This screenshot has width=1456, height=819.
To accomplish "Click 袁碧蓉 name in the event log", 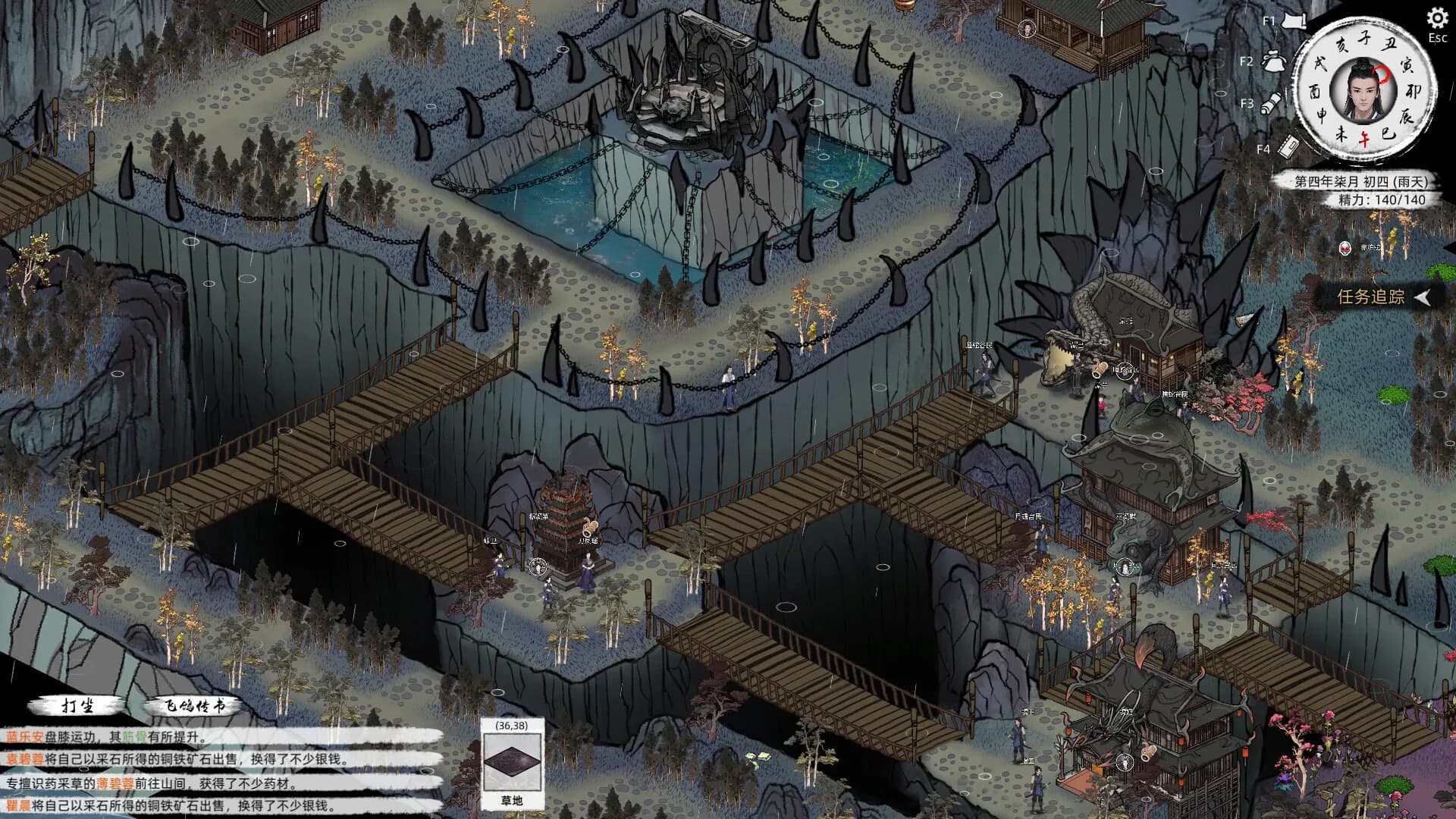I will click(x=24, y=759).
